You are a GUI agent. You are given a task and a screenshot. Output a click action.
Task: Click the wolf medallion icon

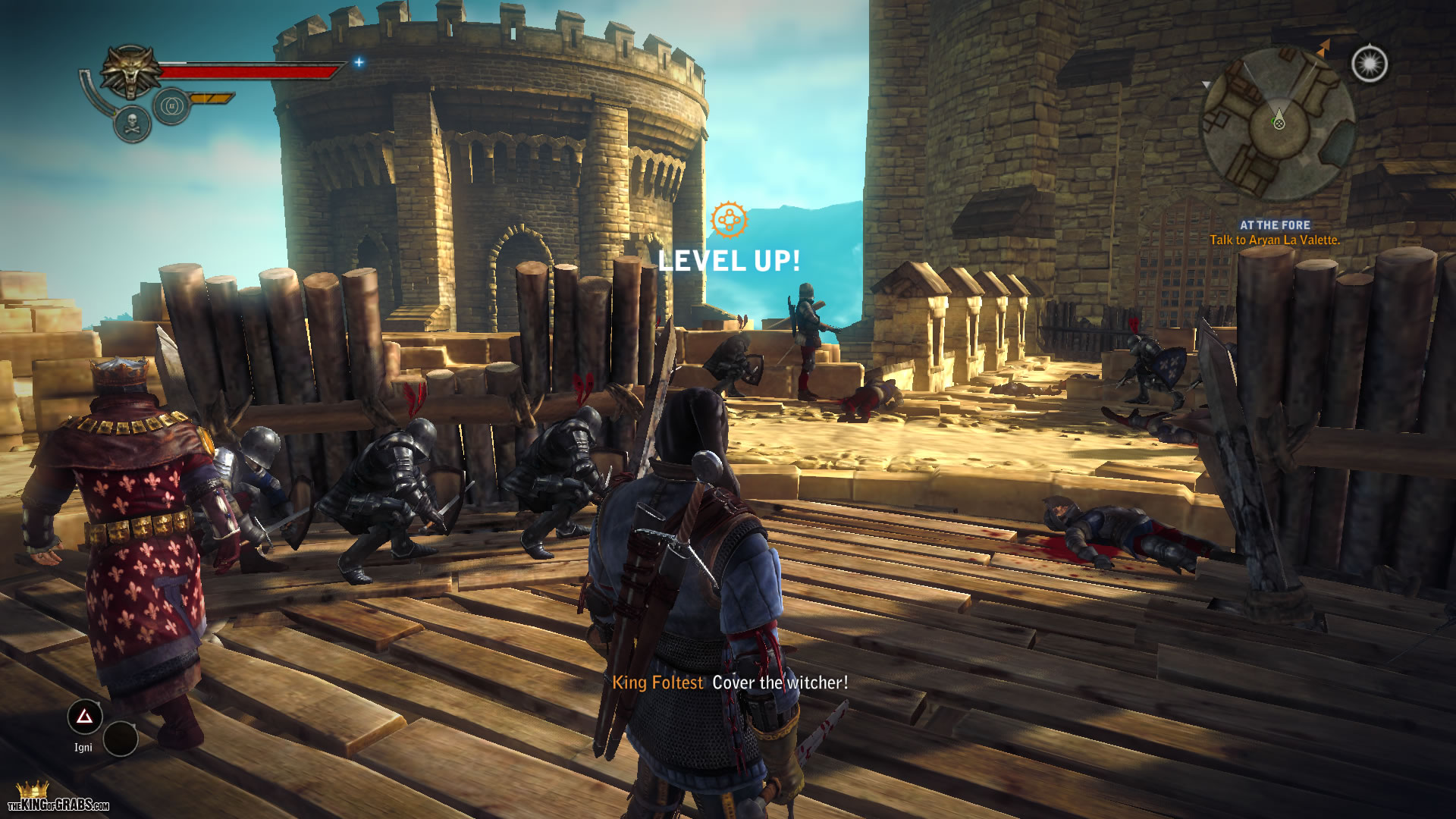coord(132,71)
